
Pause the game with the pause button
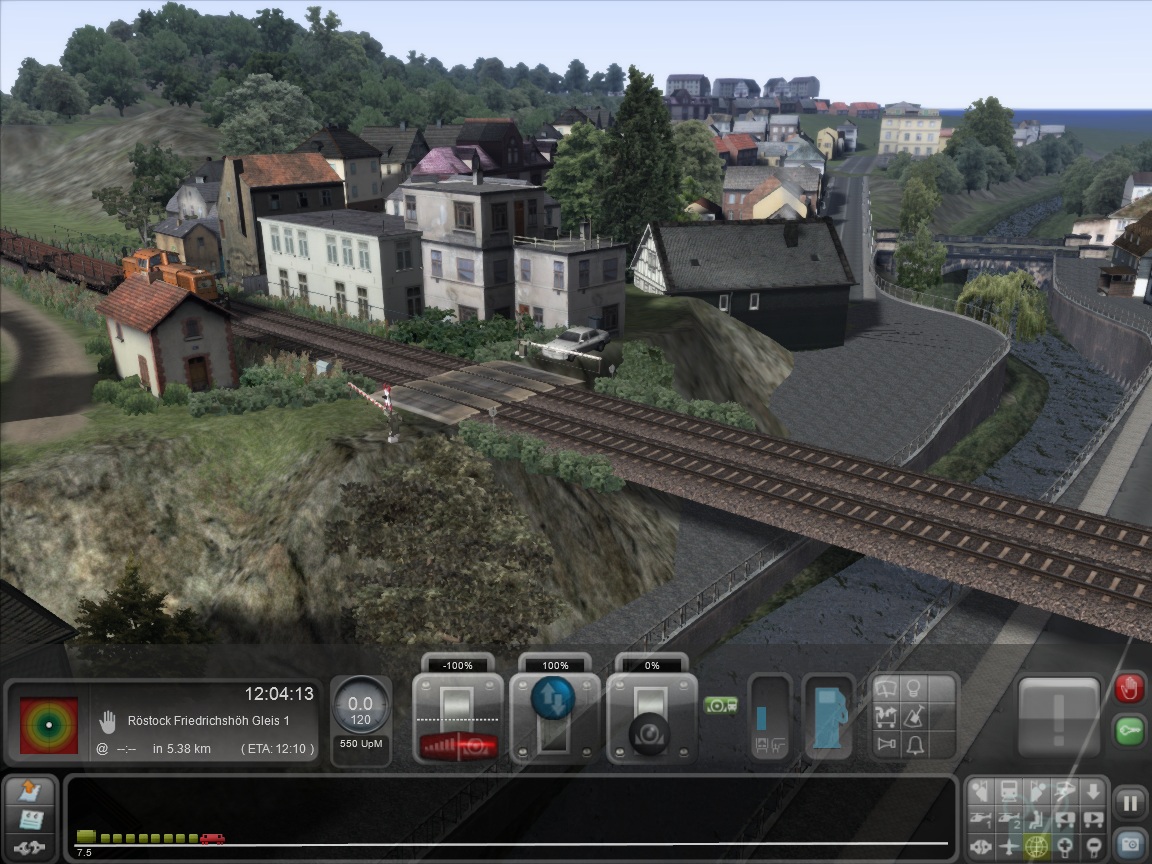(1130, 802)
